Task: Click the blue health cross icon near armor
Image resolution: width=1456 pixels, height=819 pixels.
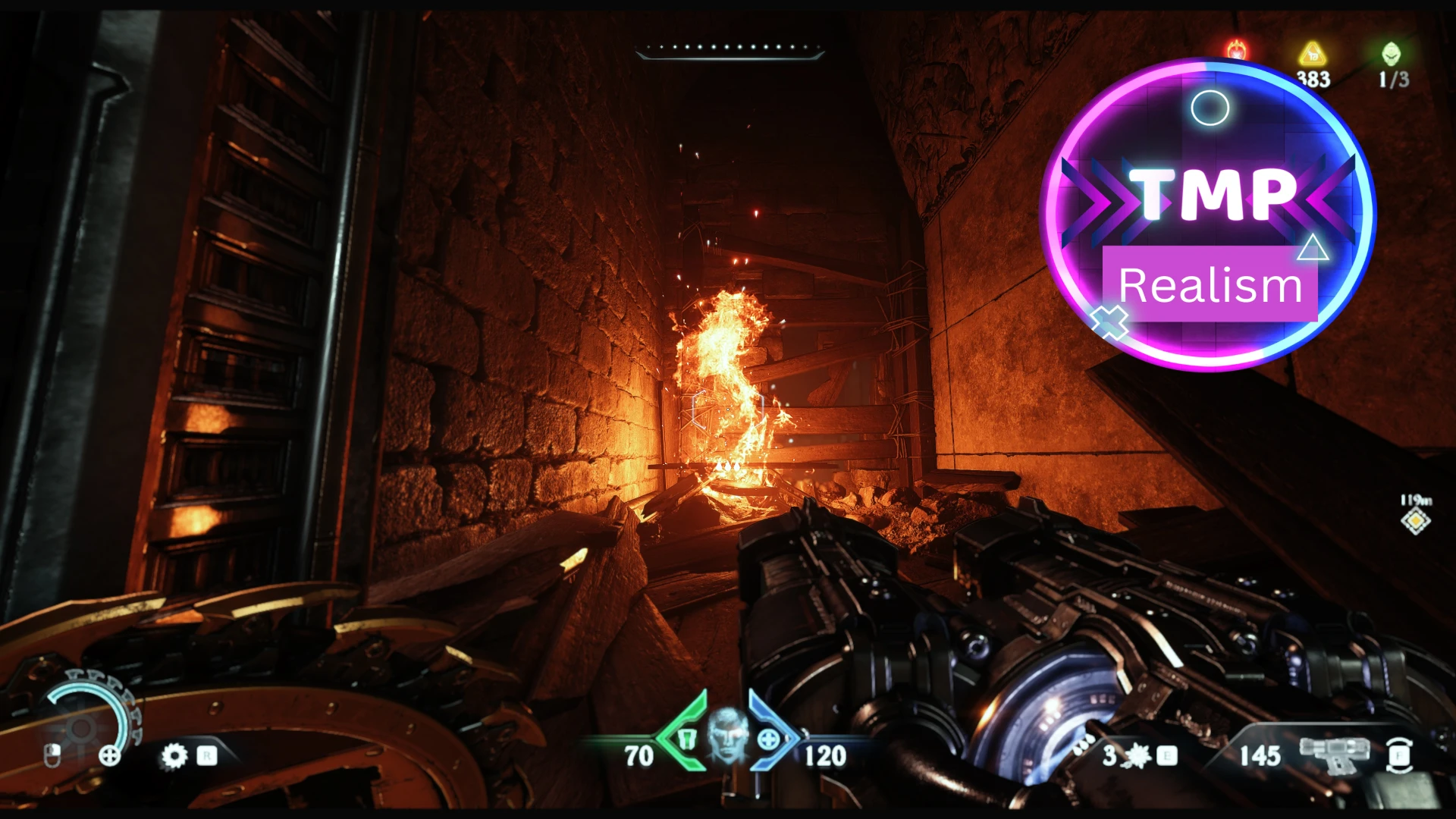Action: (770, 739)
